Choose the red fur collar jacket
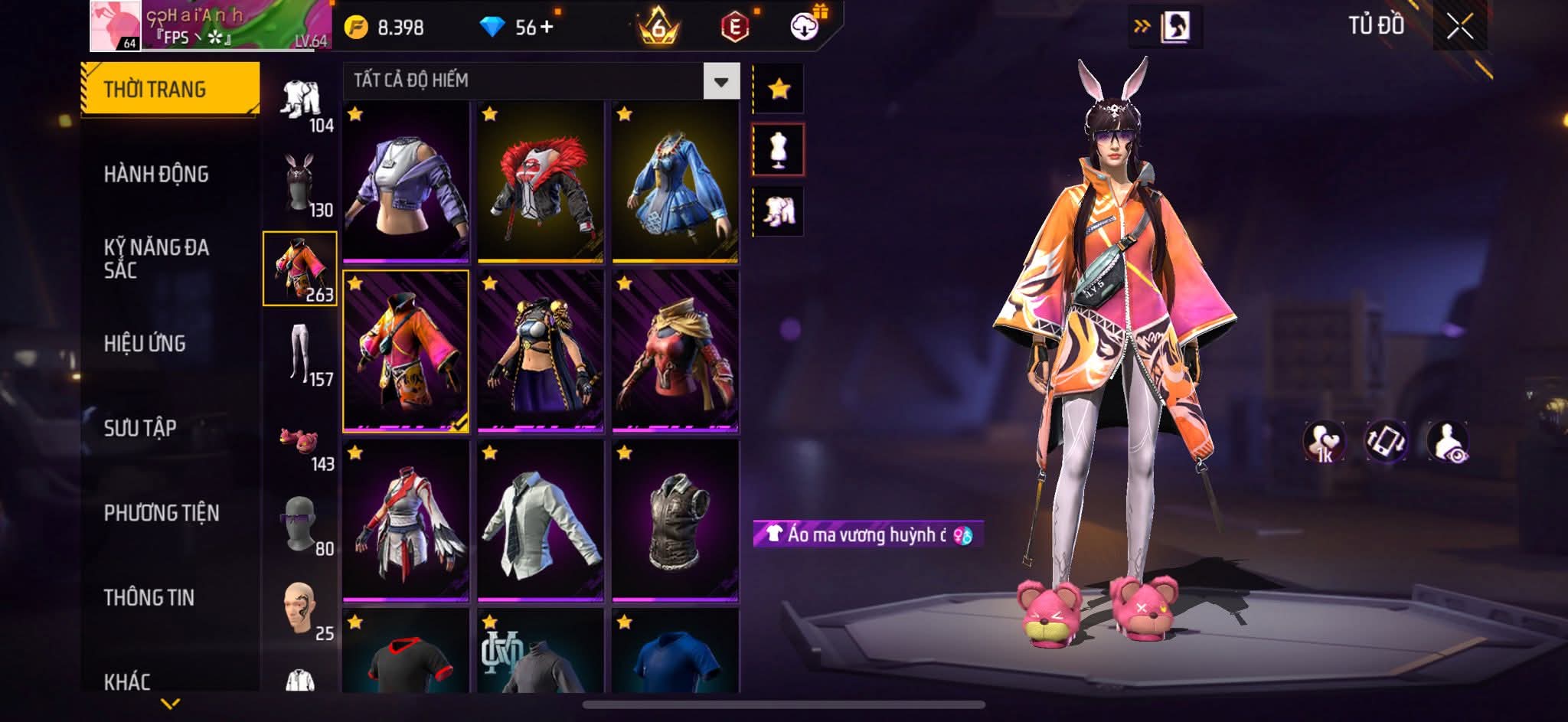 pyautogui.click(x=541, y=182)
